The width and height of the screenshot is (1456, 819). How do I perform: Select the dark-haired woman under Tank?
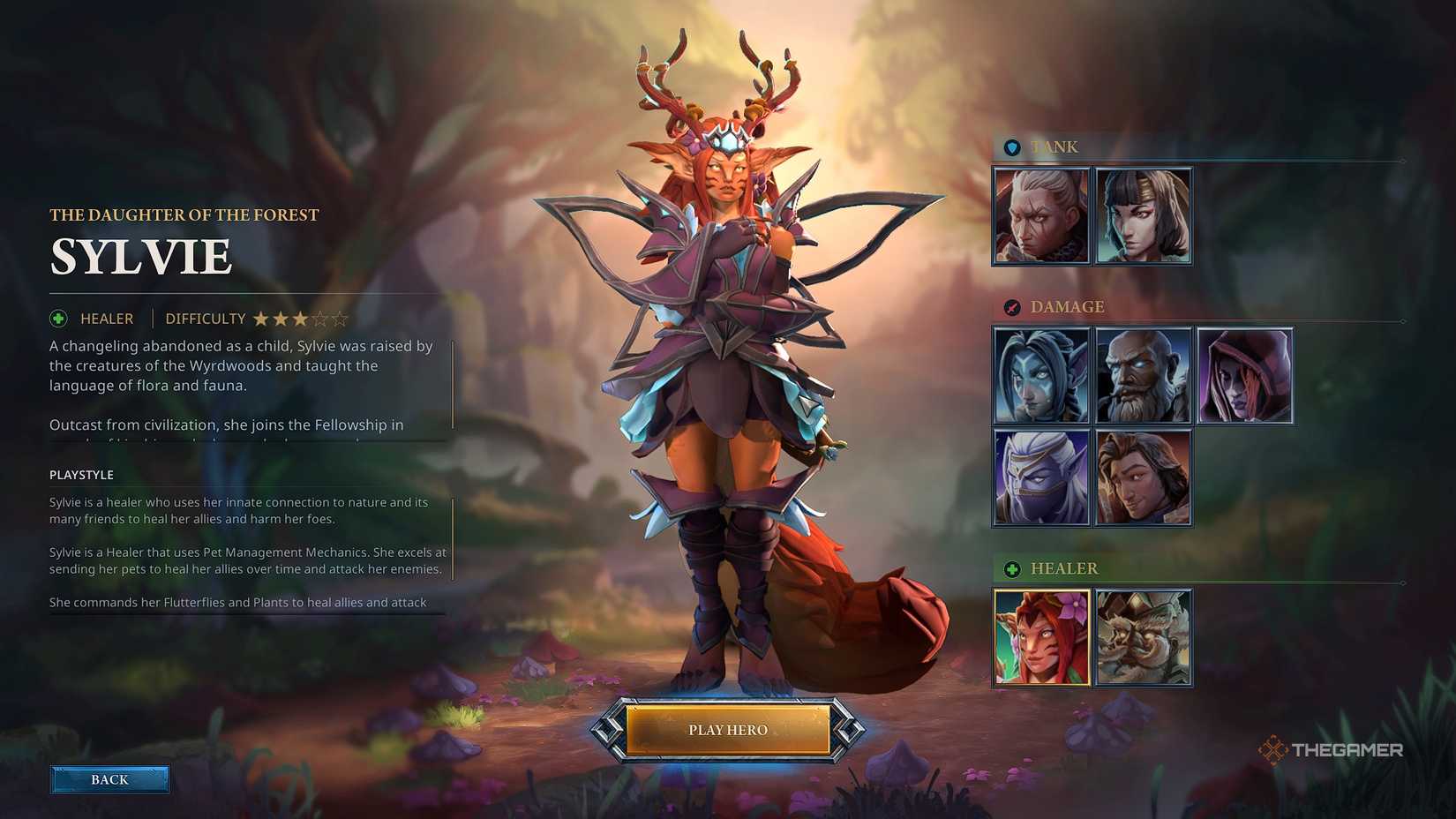[1144, 214]
